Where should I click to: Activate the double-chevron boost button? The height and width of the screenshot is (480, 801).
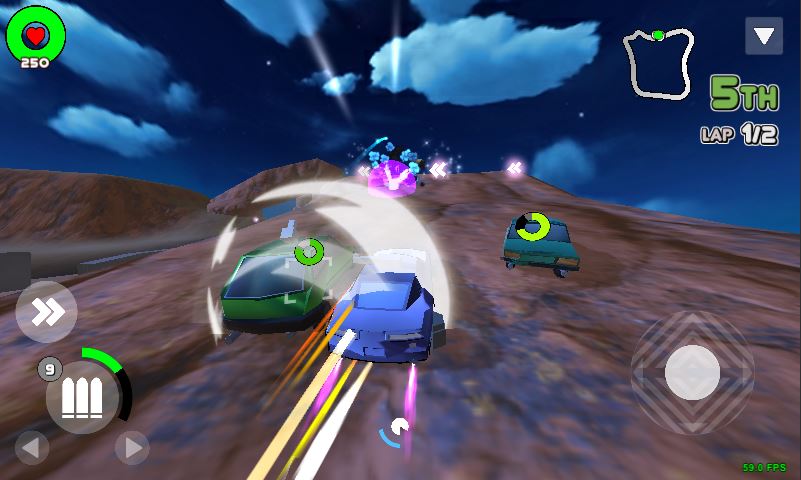point(46,312)
